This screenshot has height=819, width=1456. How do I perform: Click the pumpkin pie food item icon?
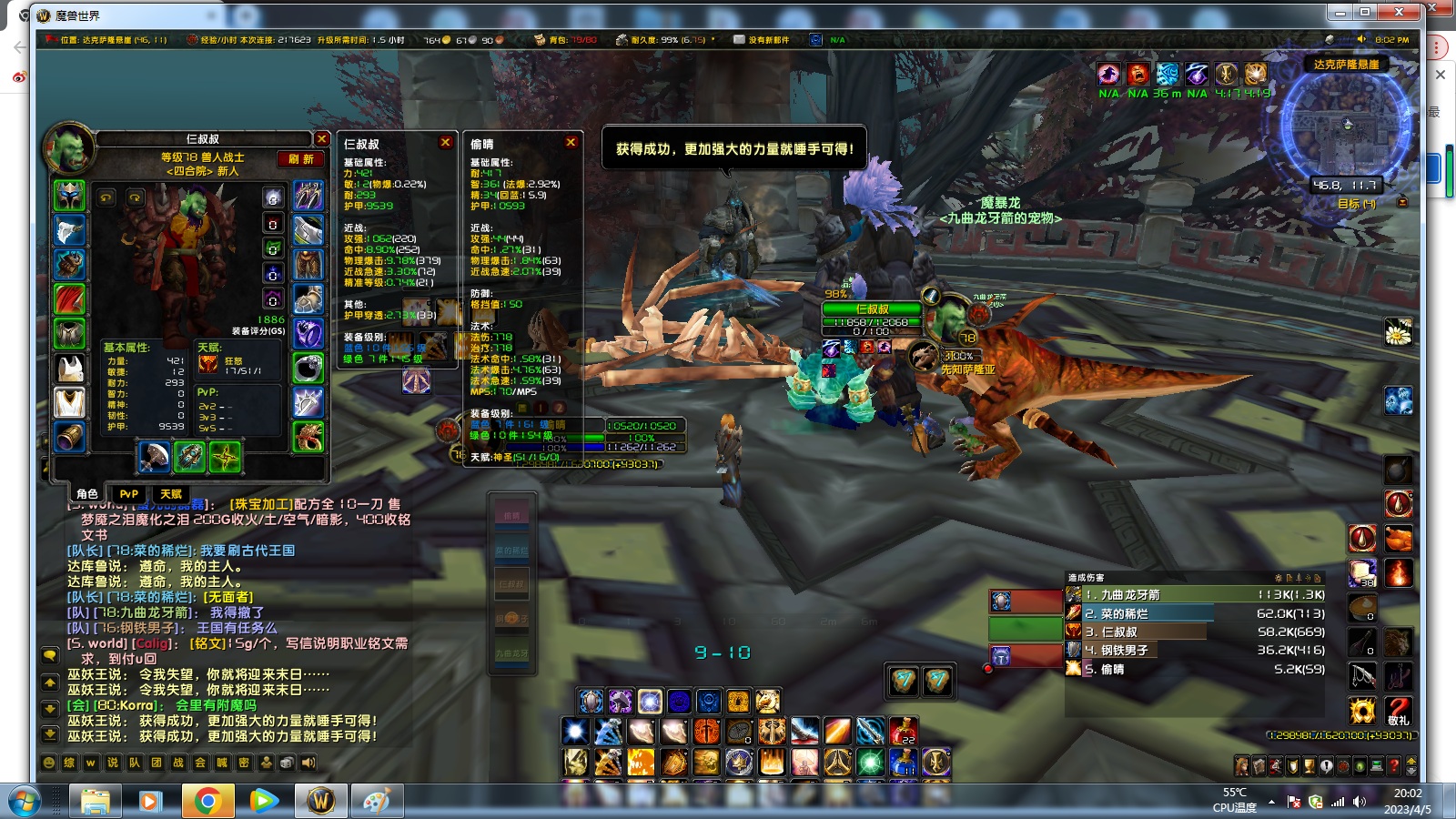(x=1362, y=606)
